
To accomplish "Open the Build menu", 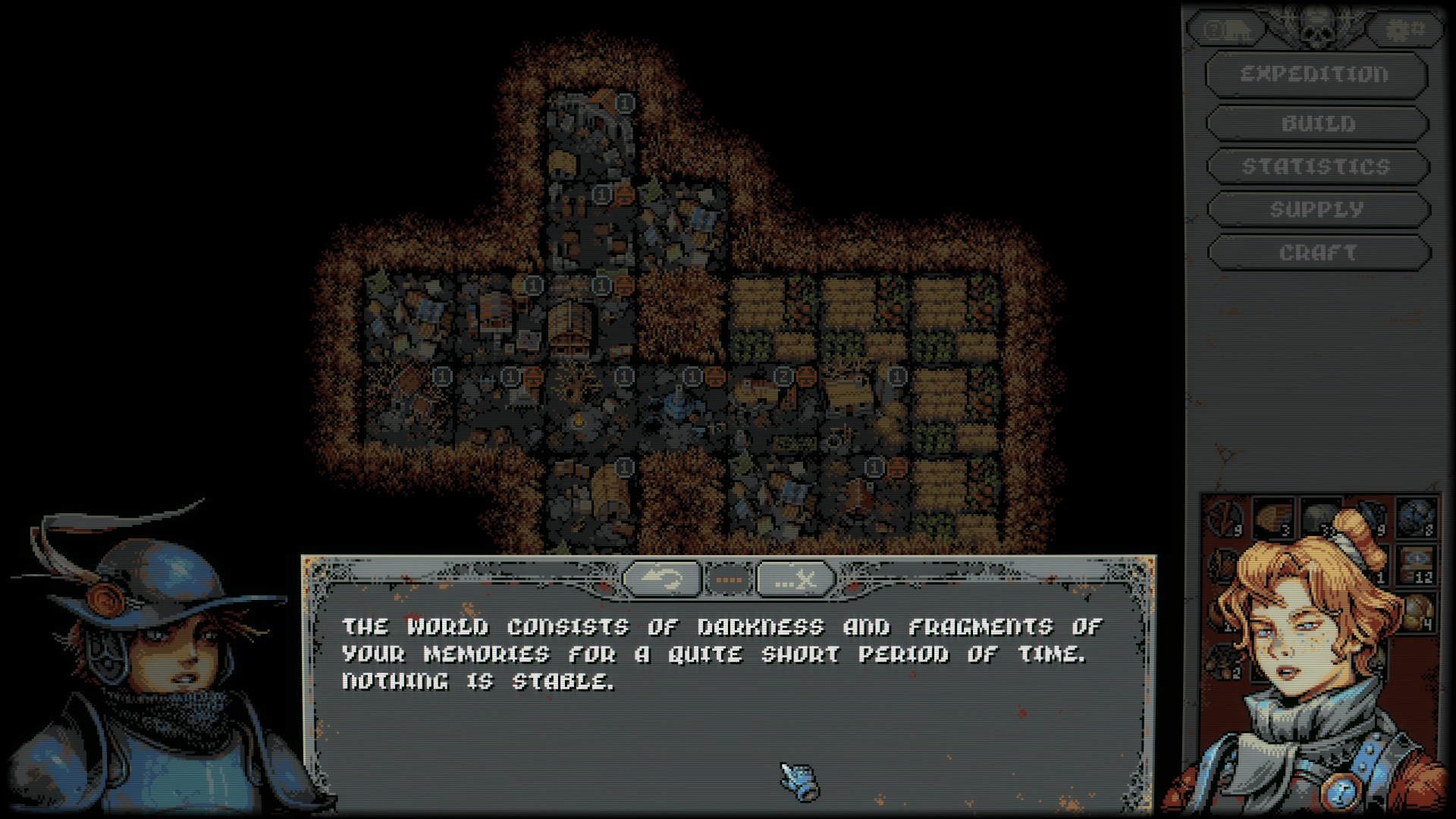I will (1317, 124).
